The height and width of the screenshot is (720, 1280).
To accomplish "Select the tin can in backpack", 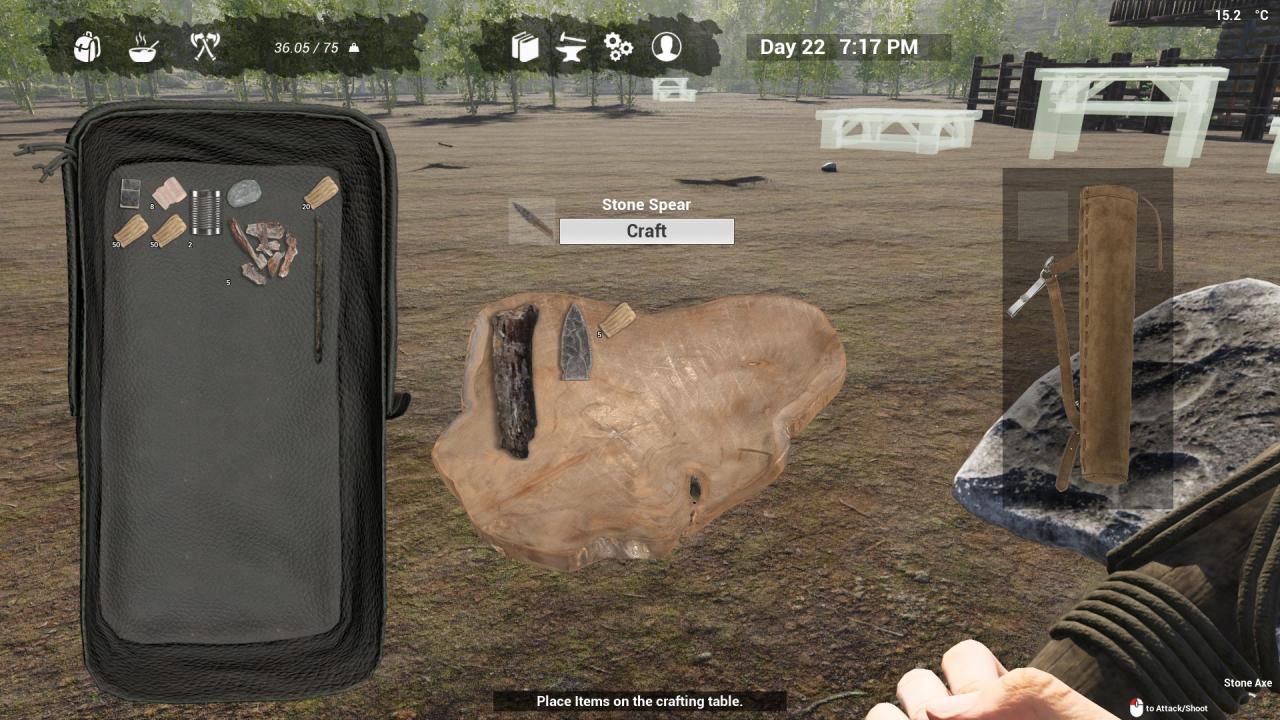I will tap(206, 212).
